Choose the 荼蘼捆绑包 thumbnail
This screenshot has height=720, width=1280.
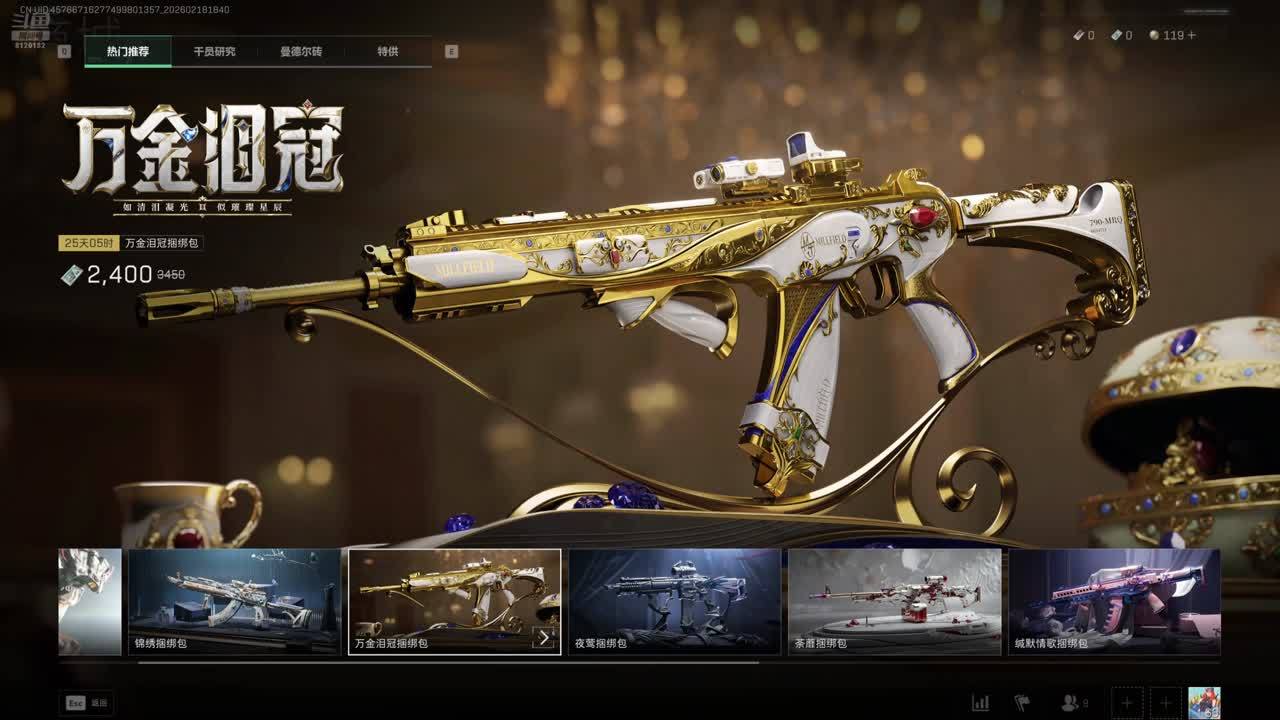pos(894,601)
